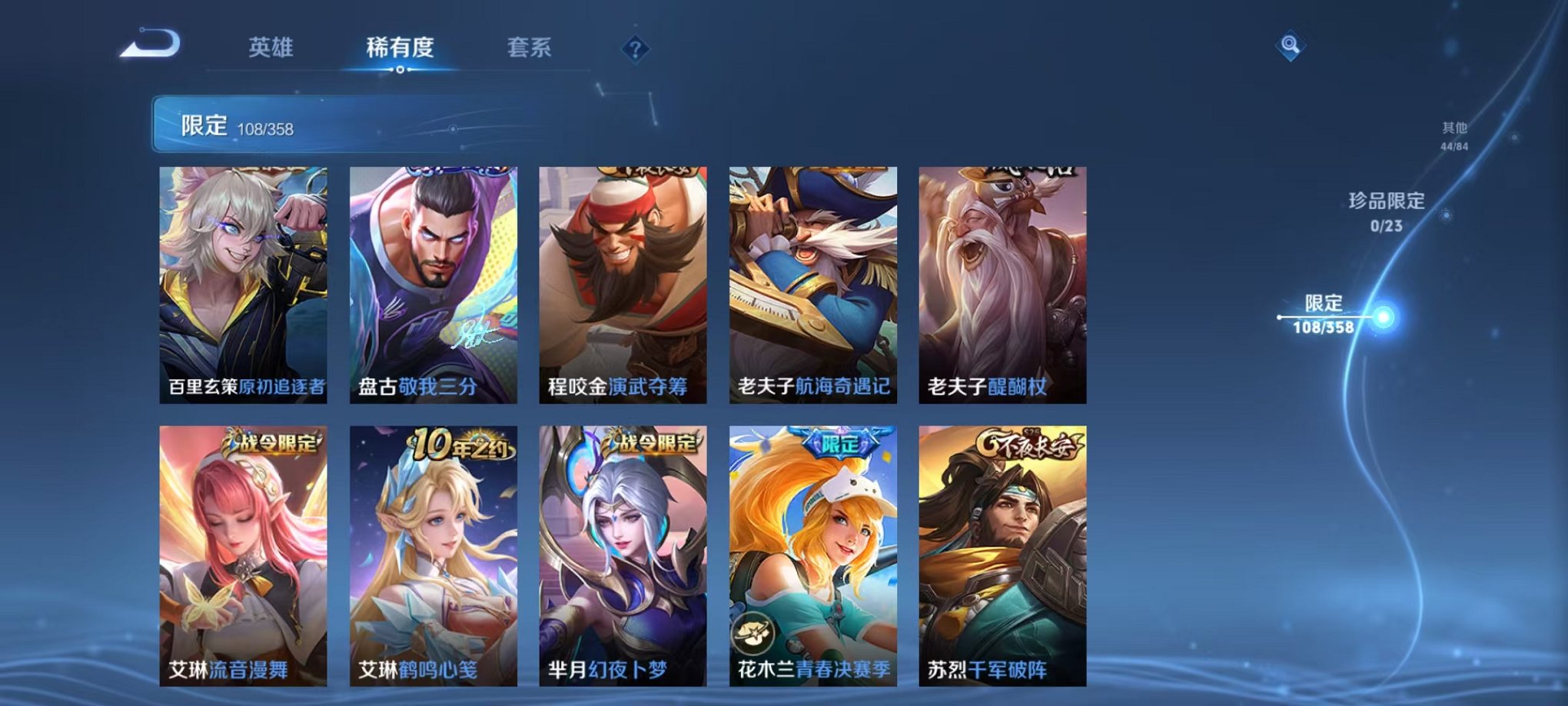
Task: Open the search magnifier at the top right
Action: (1291, 46)
